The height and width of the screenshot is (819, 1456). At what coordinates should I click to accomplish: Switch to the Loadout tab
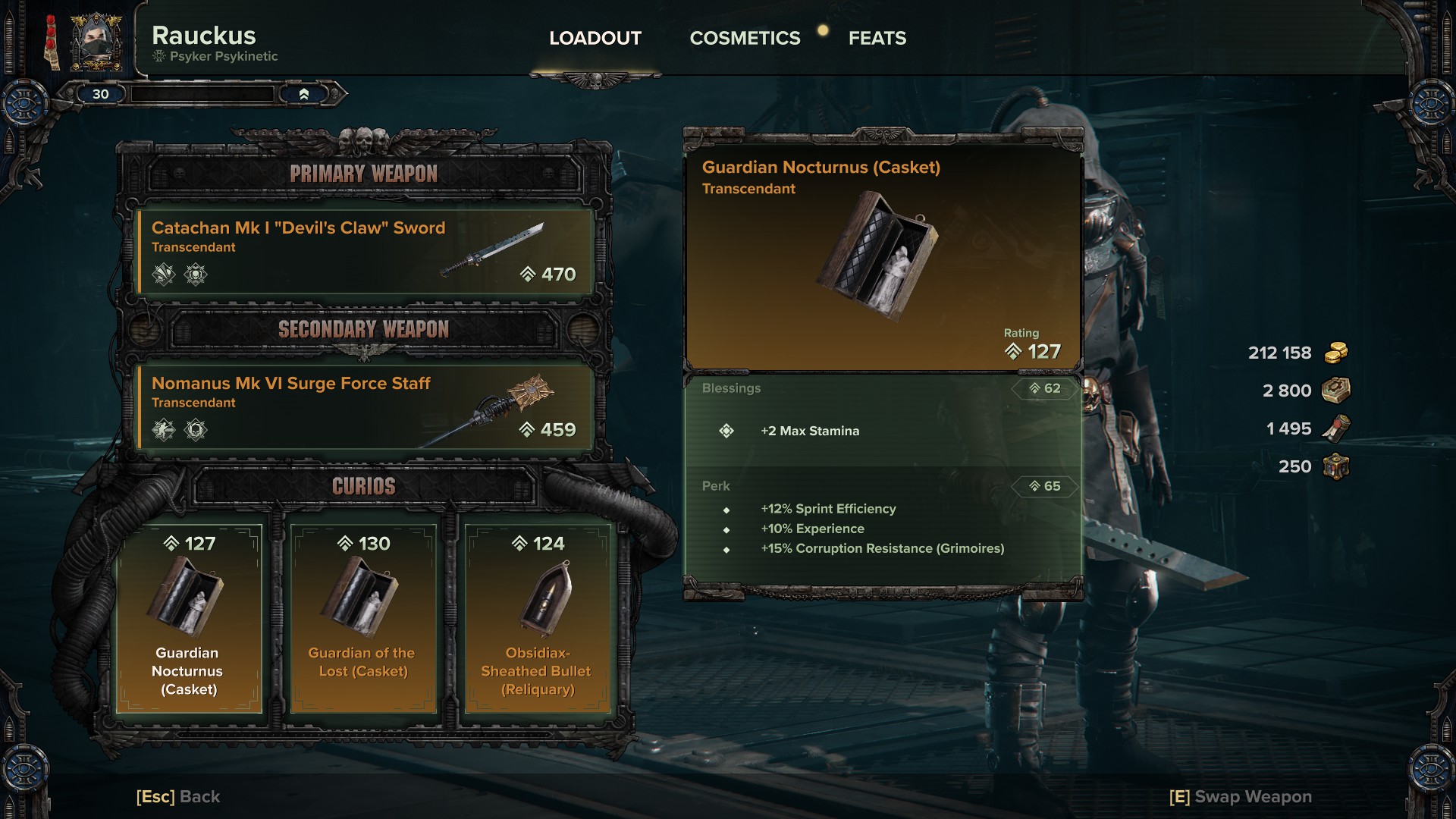[x=595, y=38]
